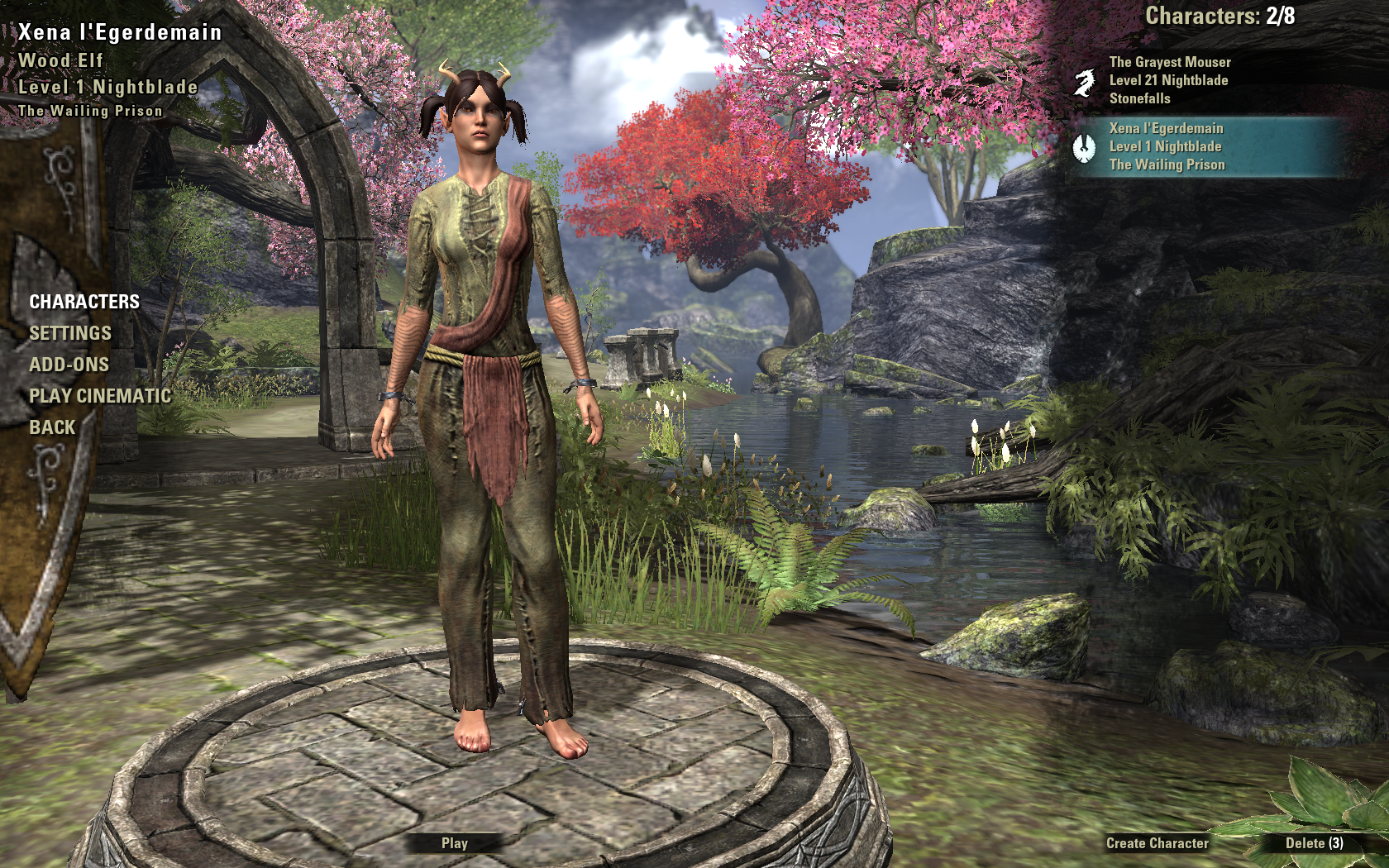Open the Settings menu

click(x=70, y=333)
